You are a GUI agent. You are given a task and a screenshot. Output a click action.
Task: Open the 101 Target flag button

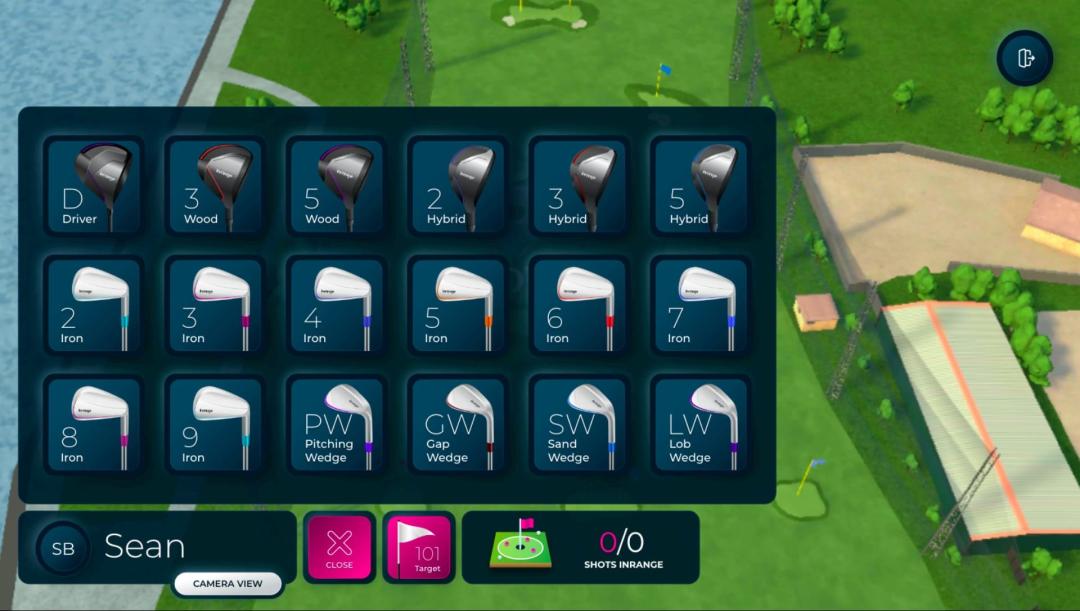pos(419,547)
